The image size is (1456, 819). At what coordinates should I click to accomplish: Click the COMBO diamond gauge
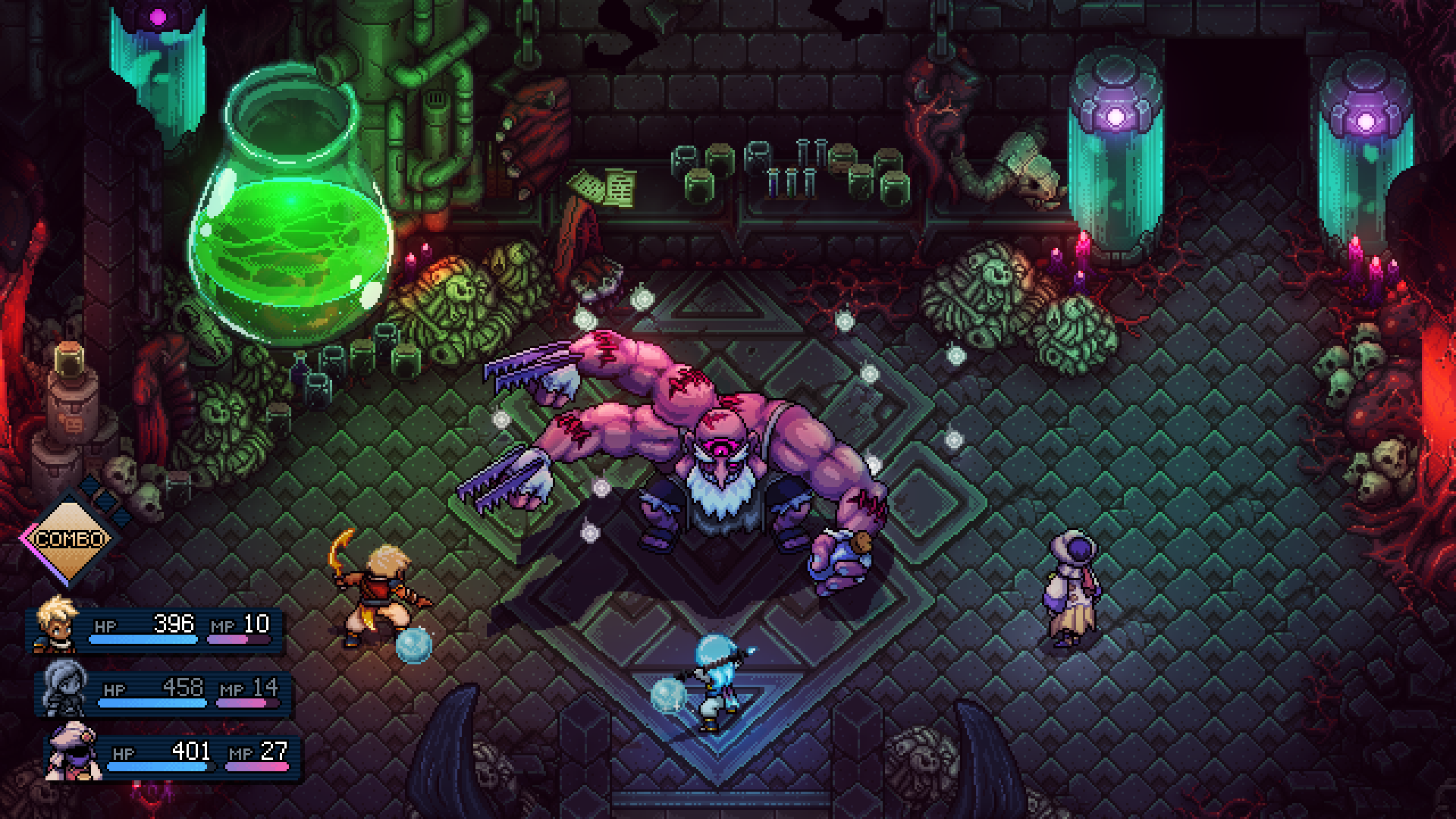click(69, 538)
